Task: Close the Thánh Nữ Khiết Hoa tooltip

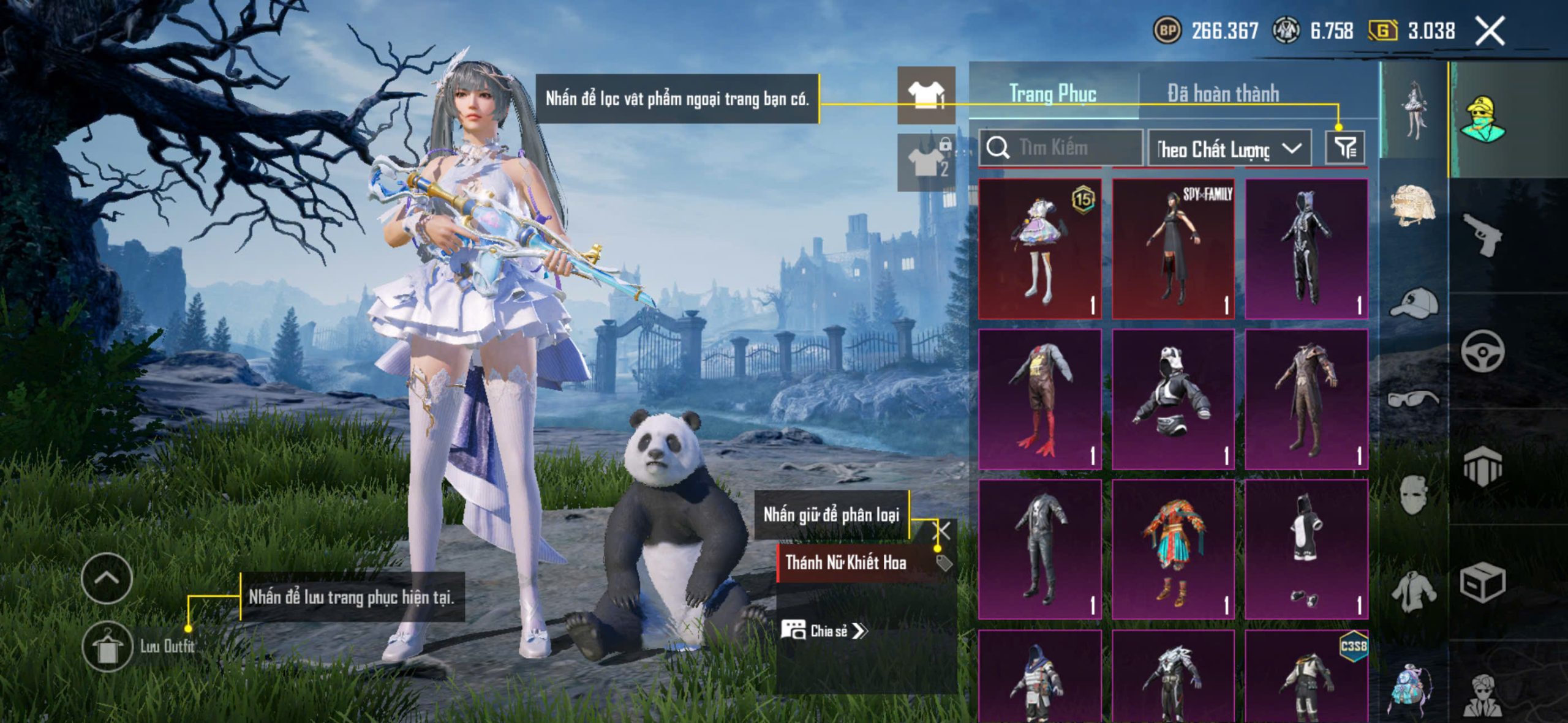Action: tap(943, 531)
